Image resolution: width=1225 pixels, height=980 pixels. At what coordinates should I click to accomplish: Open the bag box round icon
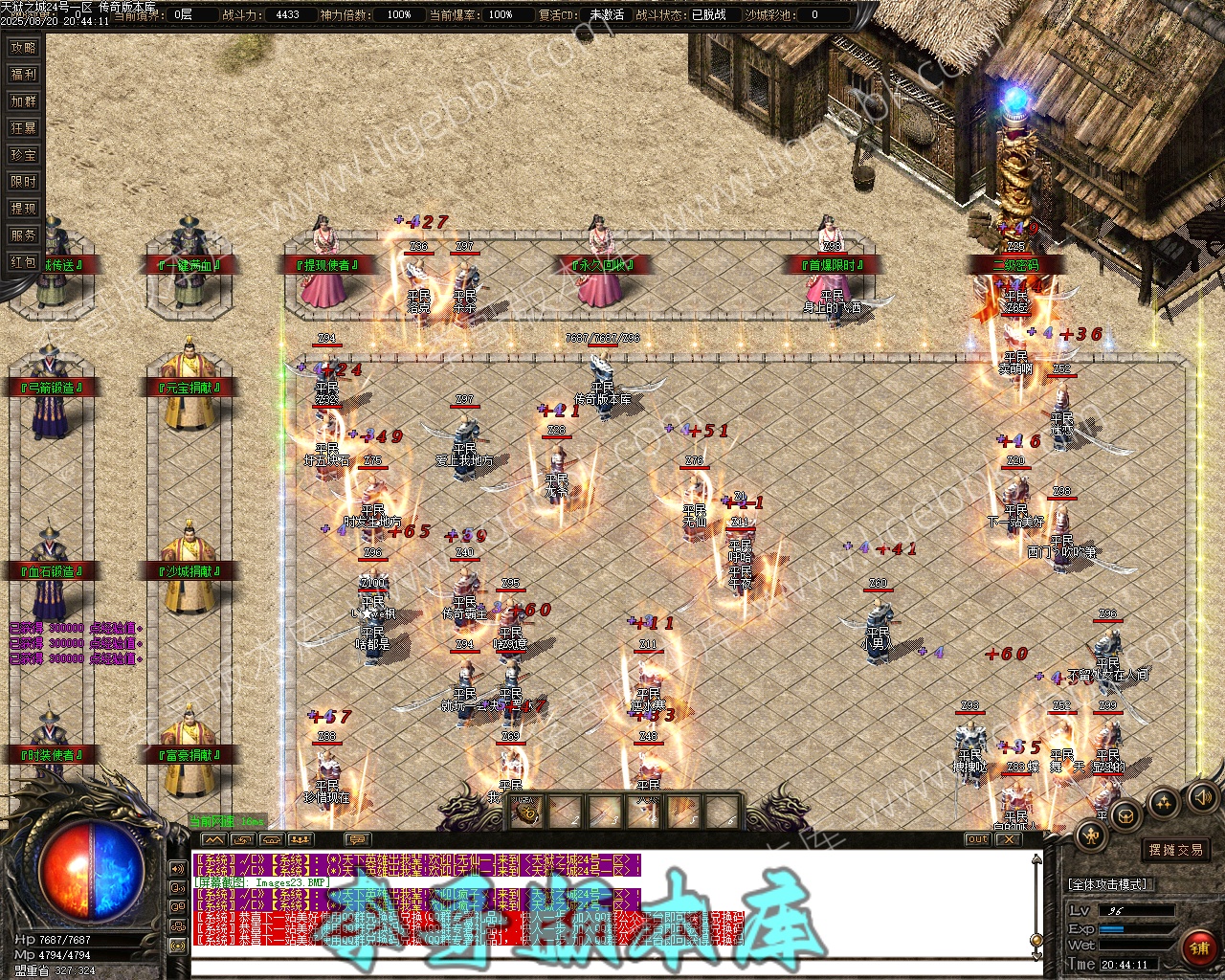click(1127, 814)
